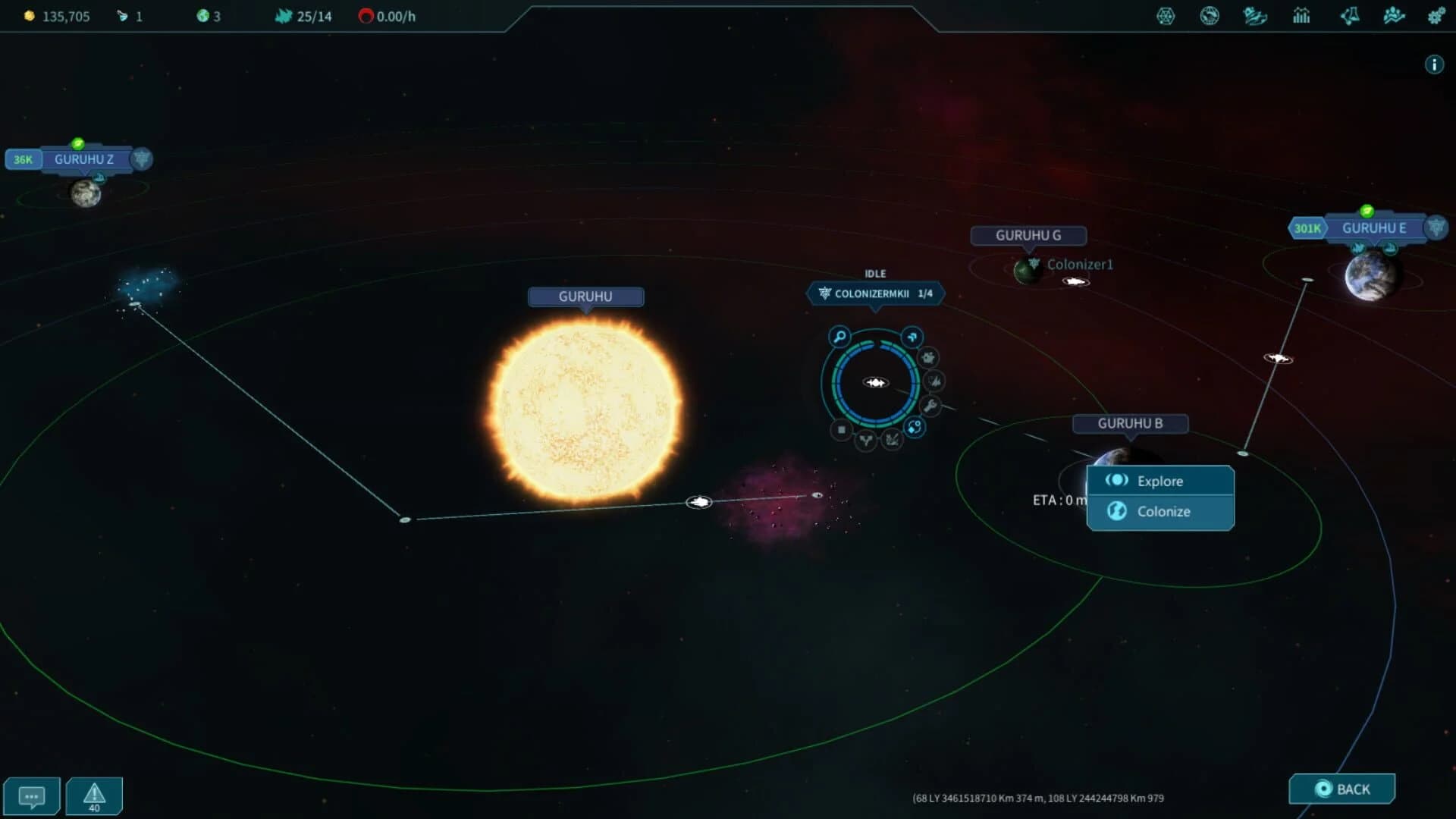Screen dimensions: 1456x819
Task: Open the chat bubble panel at bottom left
Action: coord(32,795)
